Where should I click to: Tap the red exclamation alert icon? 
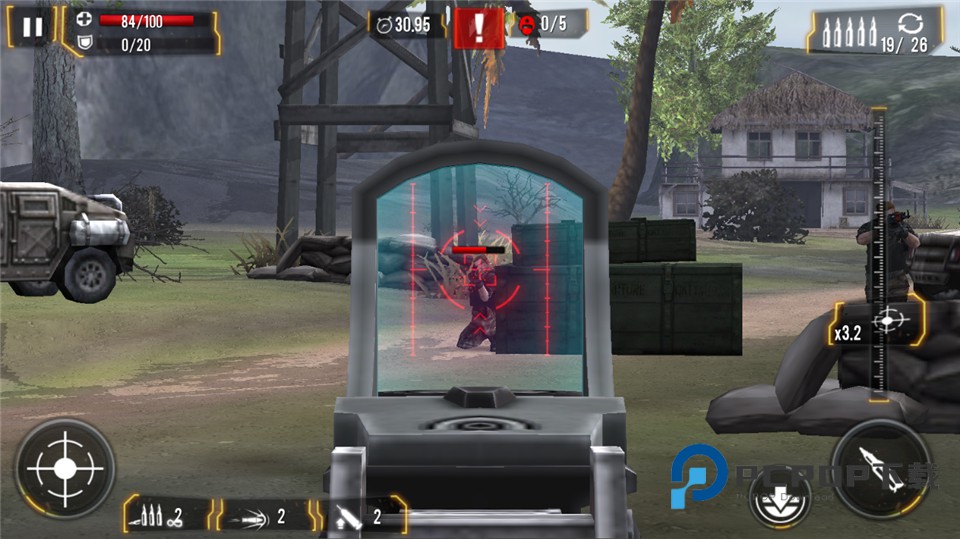pos(478,28)
